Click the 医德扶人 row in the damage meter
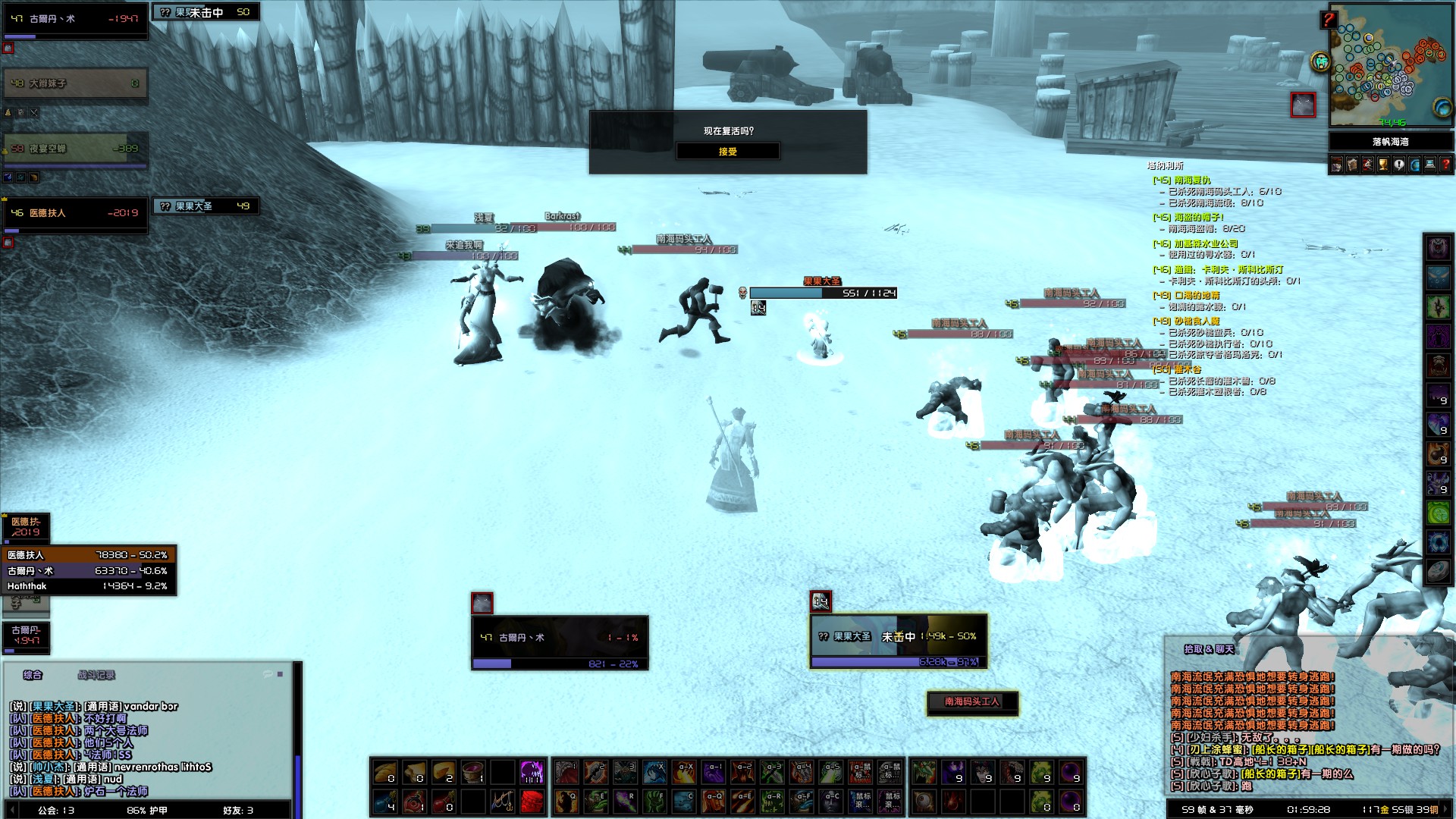 89,555
